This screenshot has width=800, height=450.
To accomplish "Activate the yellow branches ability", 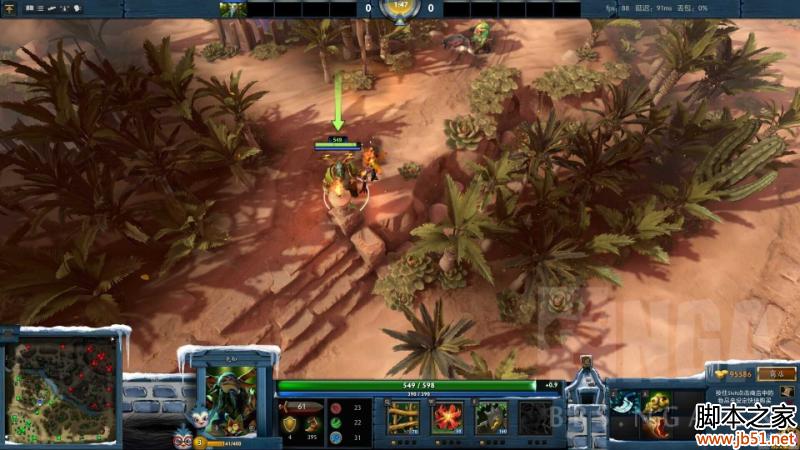I will [x=402, y=417].
